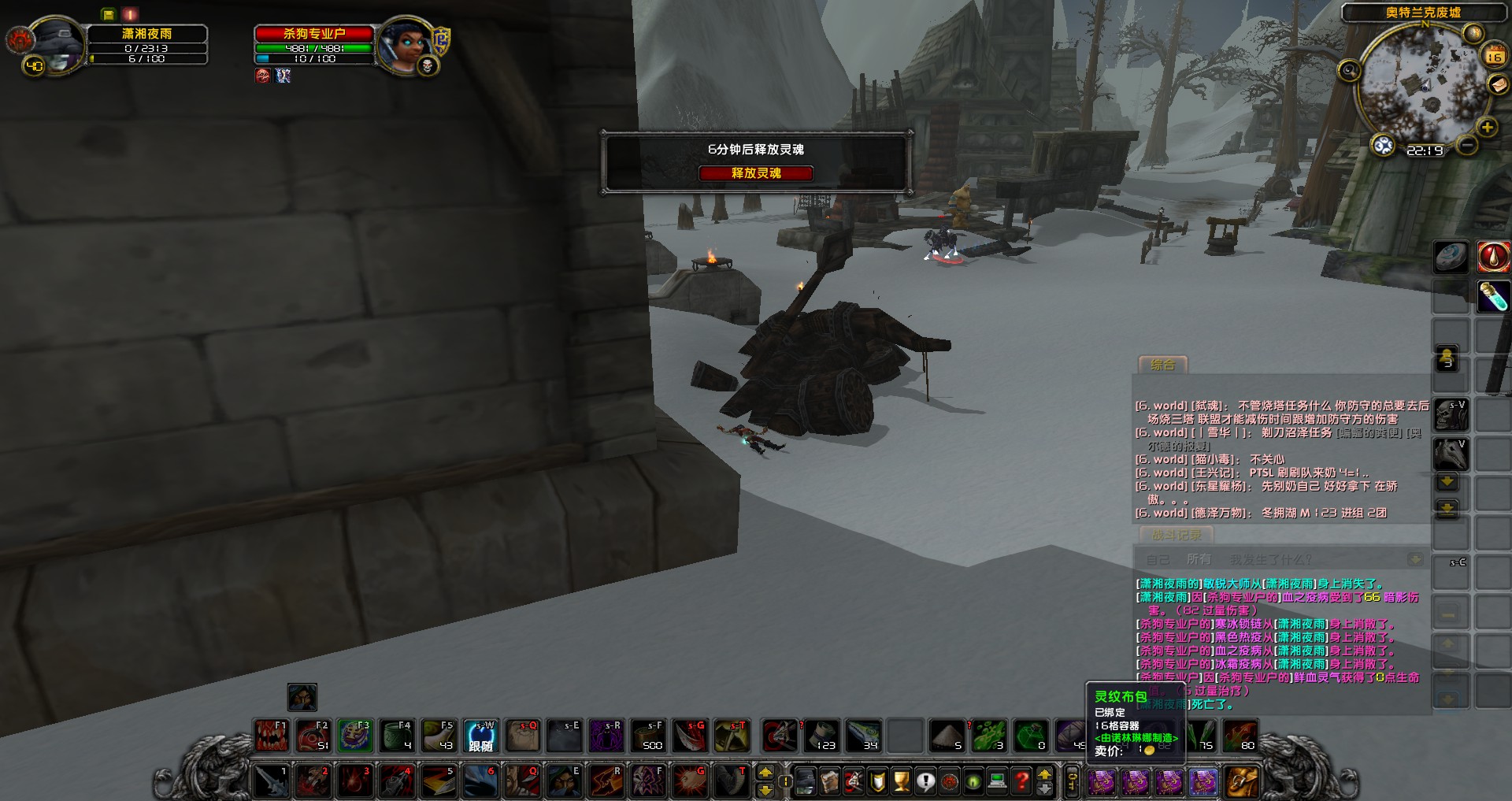Open the quest log exclamation bubble
Viewport: 1512px width, 801px height.
click(x=925, y=781)
